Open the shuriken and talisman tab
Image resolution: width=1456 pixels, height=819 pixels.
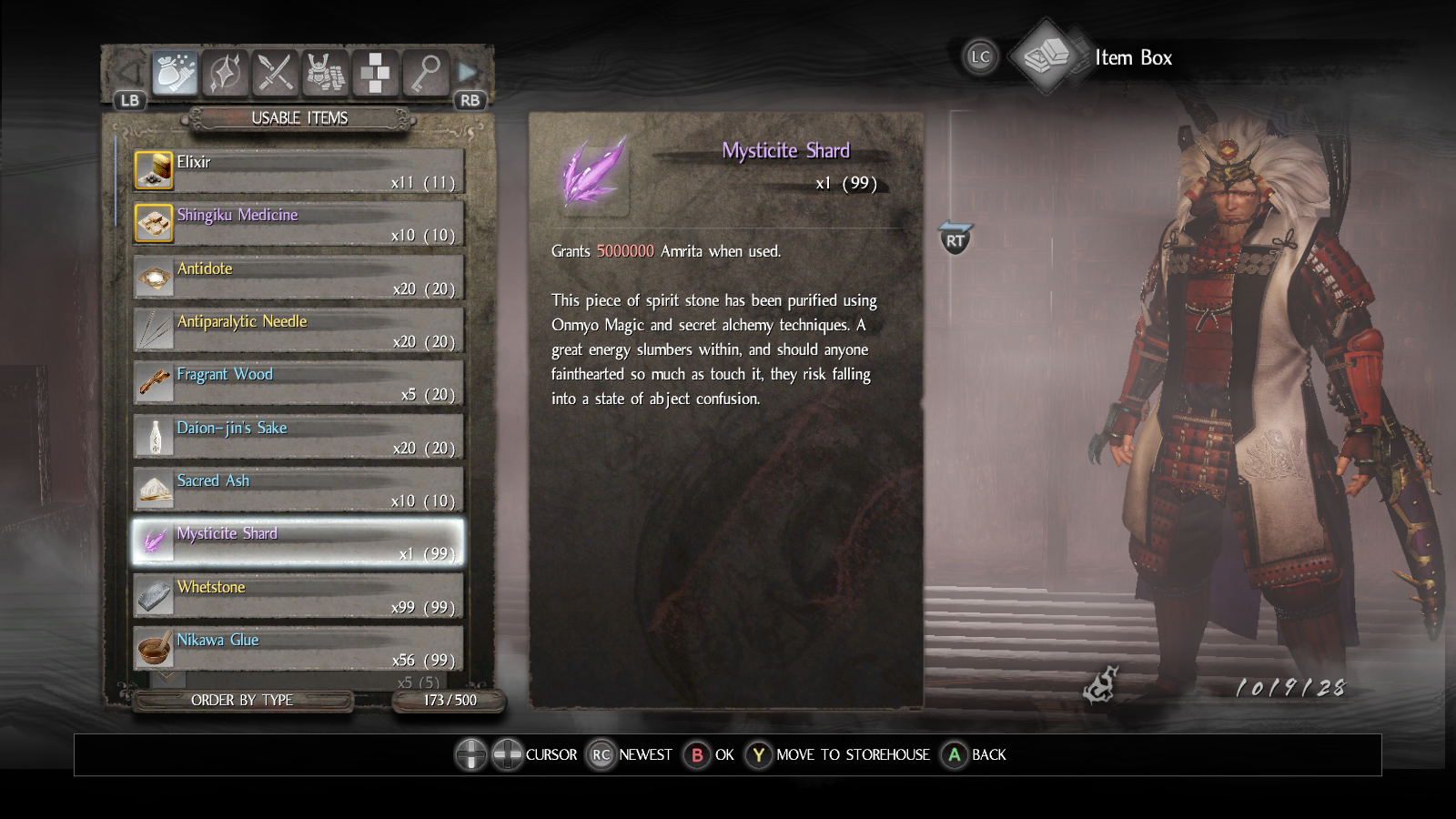tap(225, 73)
